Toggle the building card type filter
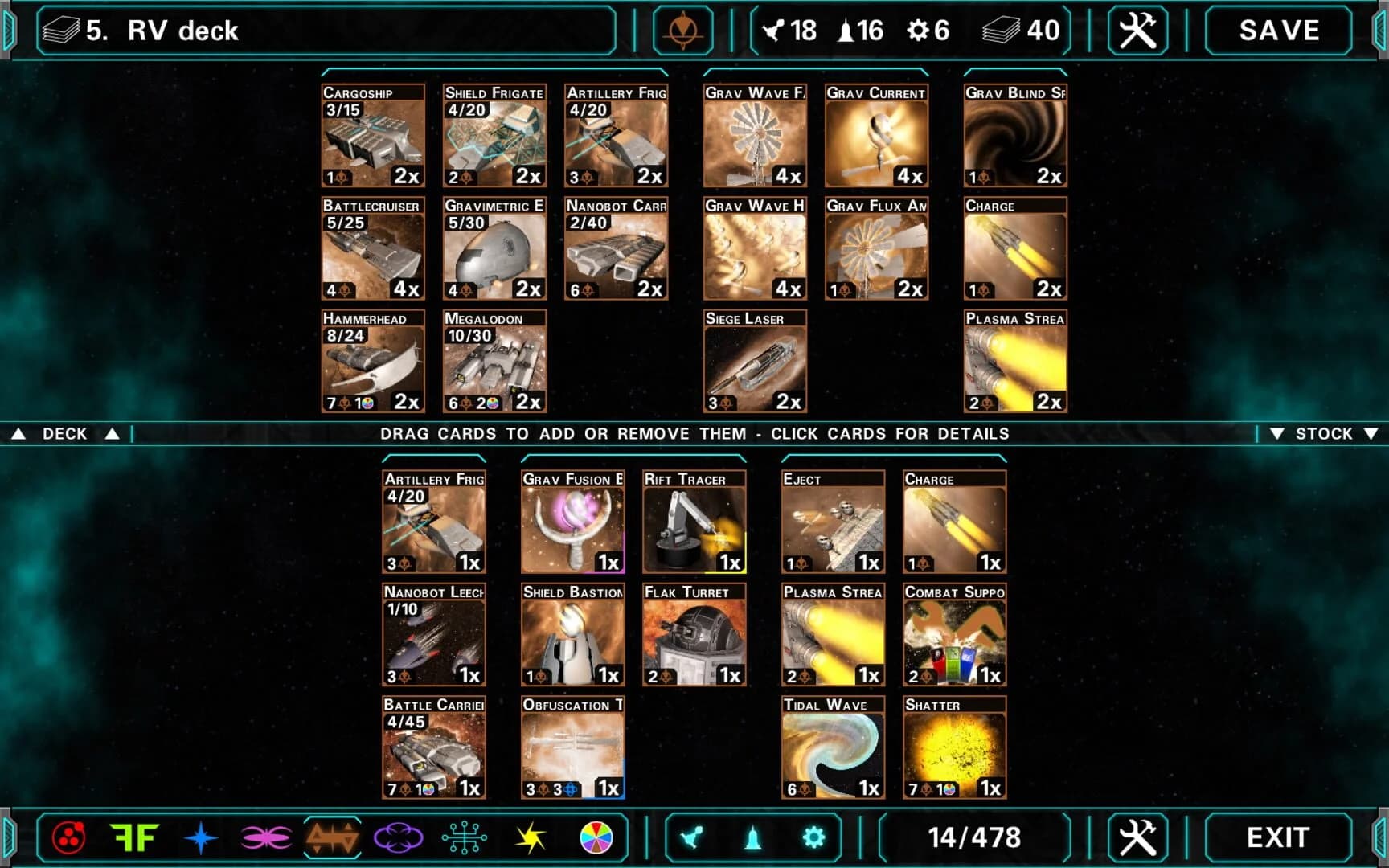The image size is (1389, 868). (754, 836)
